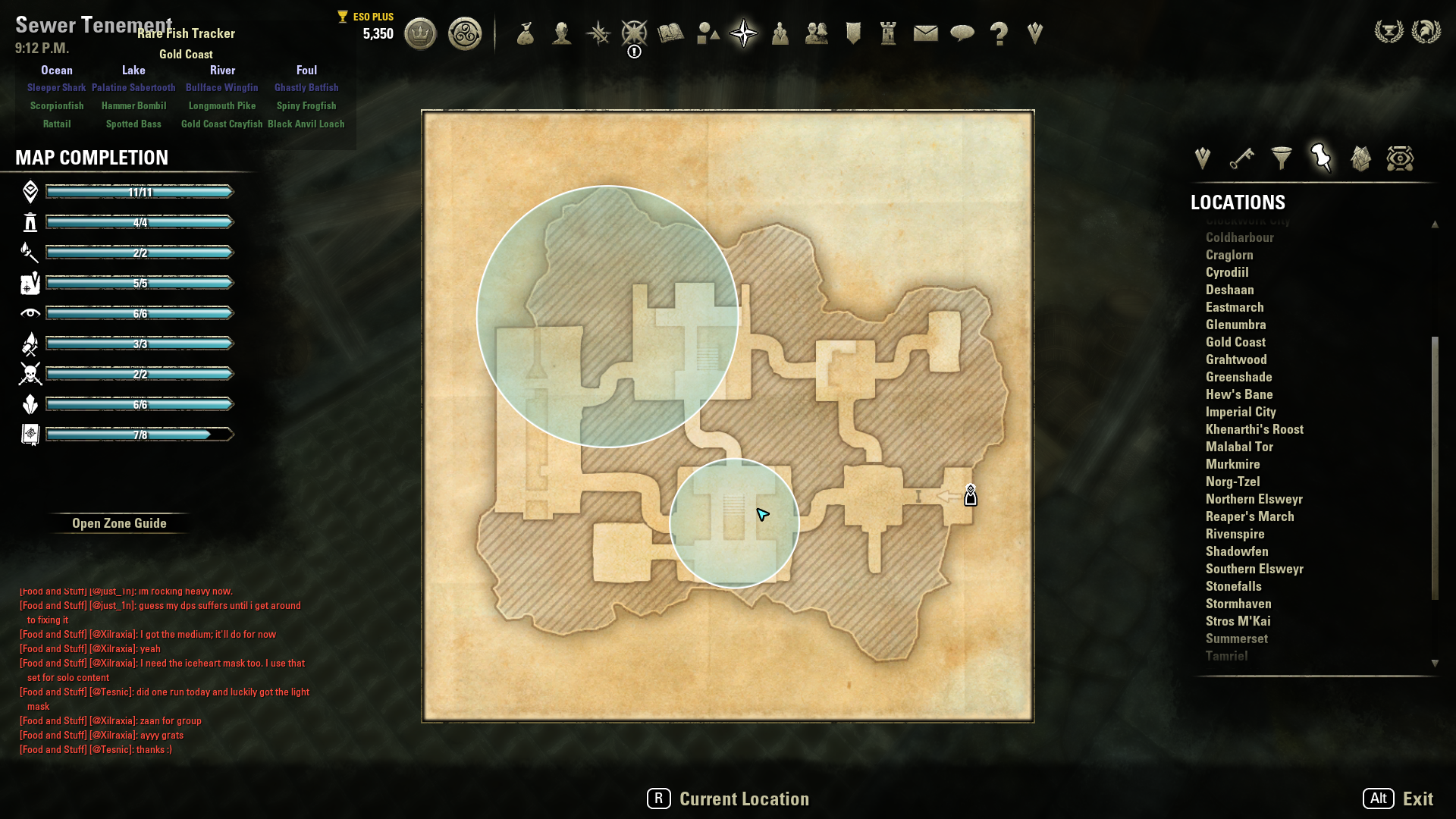Click the player marker on the map
Viewport: 1456px width, 819px height.
click(970, 496)
